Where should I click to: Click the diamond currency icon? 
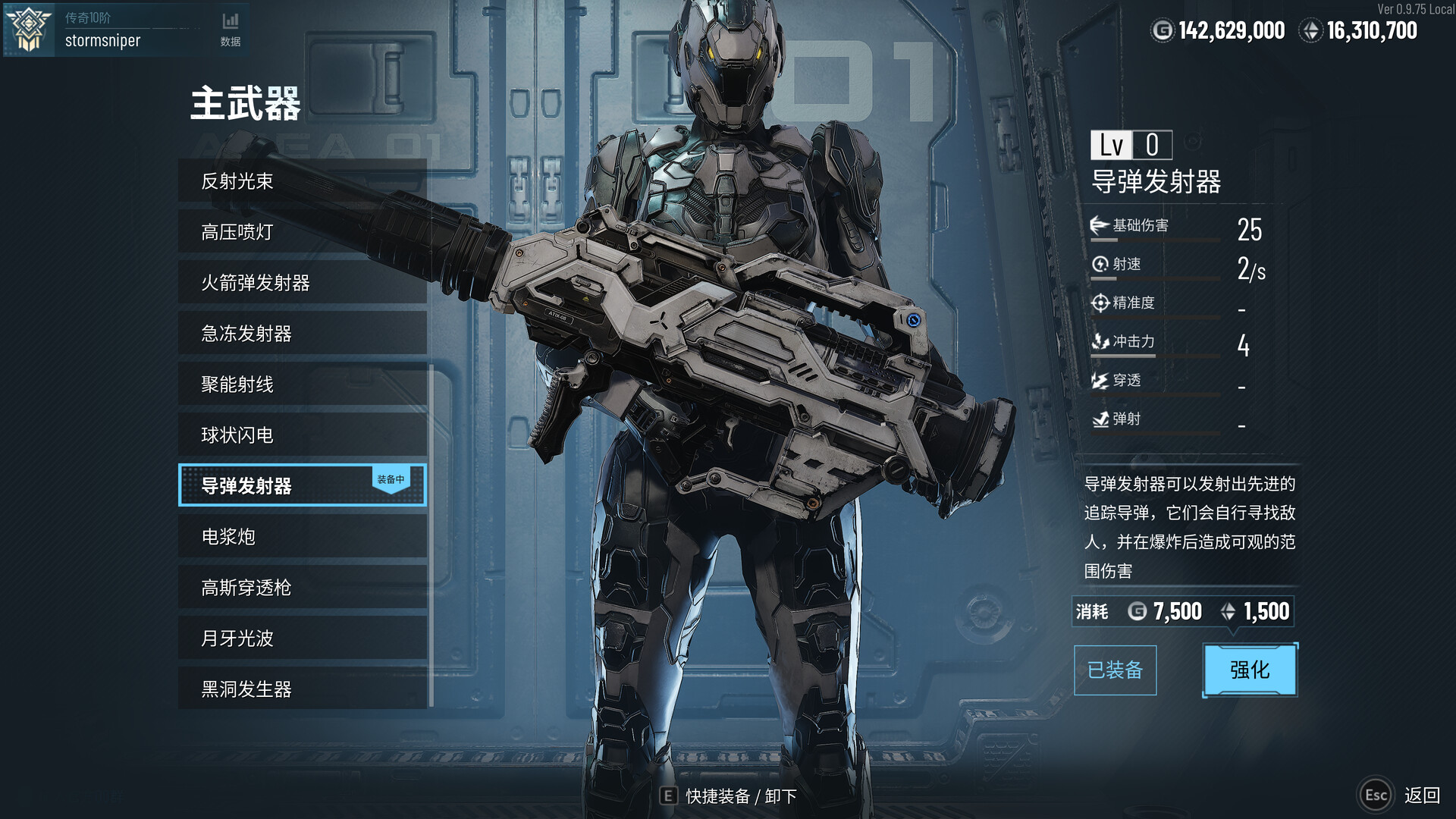tap(1311, 31)
